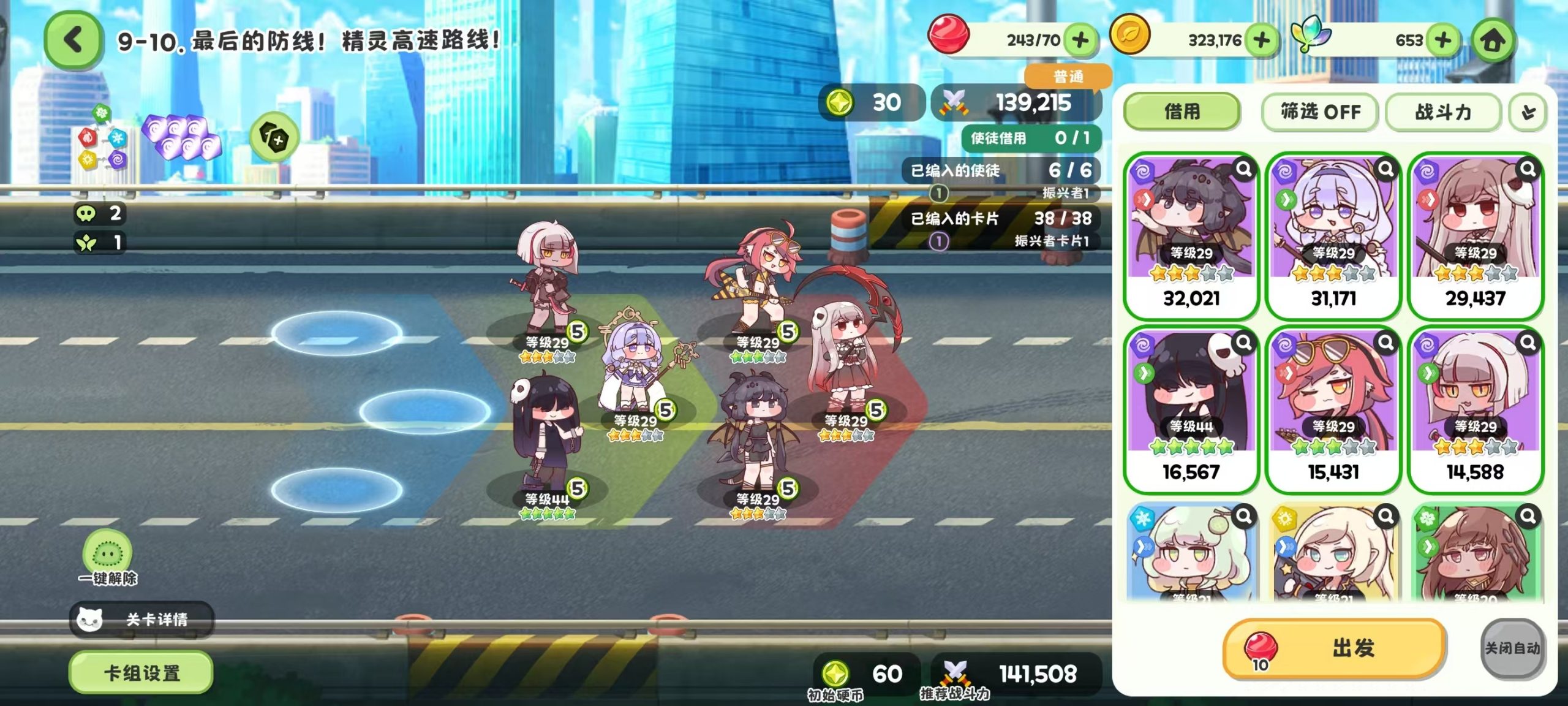This screenshot has height=706, width=1568.
Task: Choose the 15,431 power red-haired character card
Action: click(x=1333, y=409)
